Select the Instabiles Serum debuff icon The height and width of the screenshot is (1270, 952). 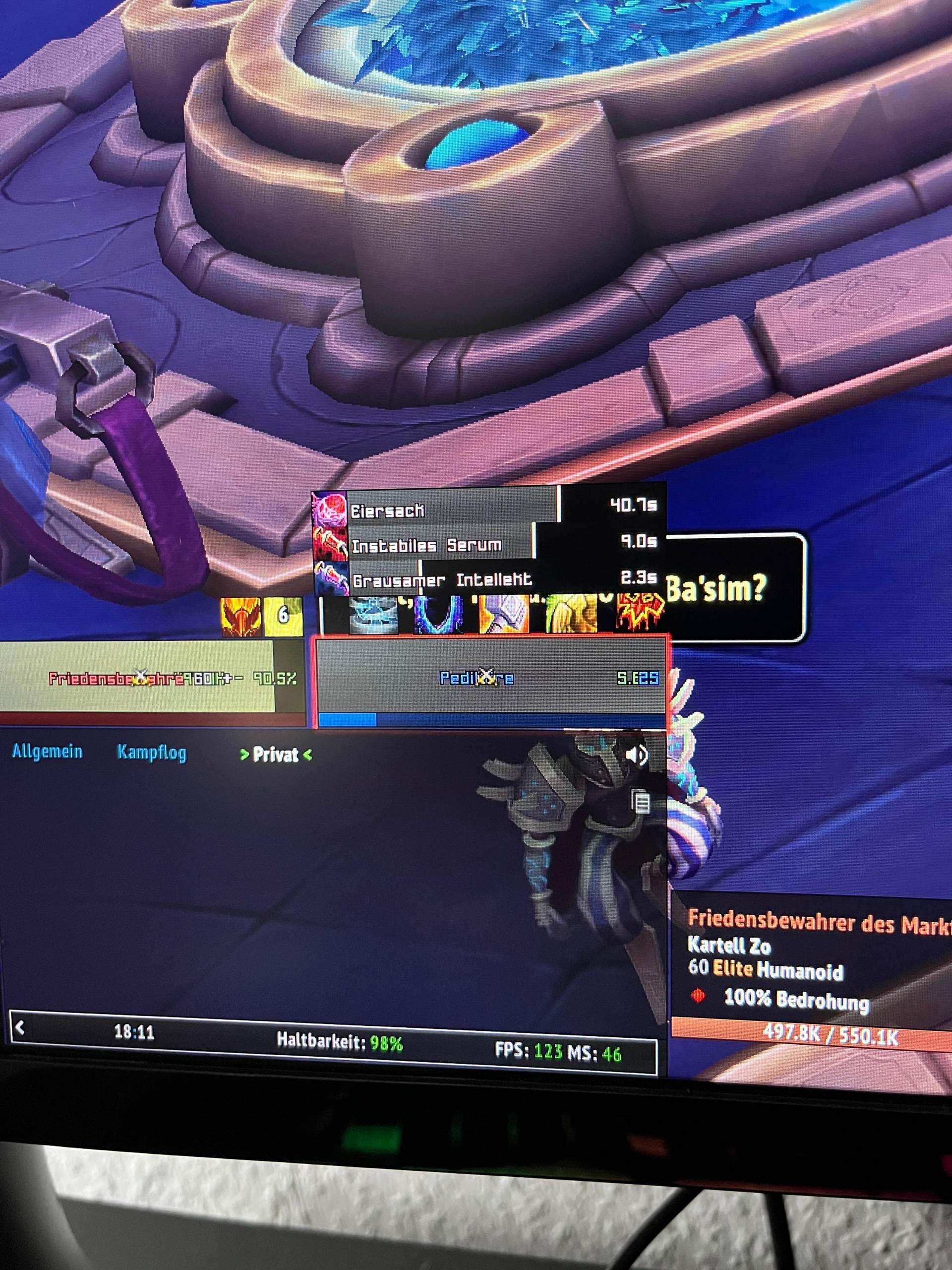click(332, 545)
